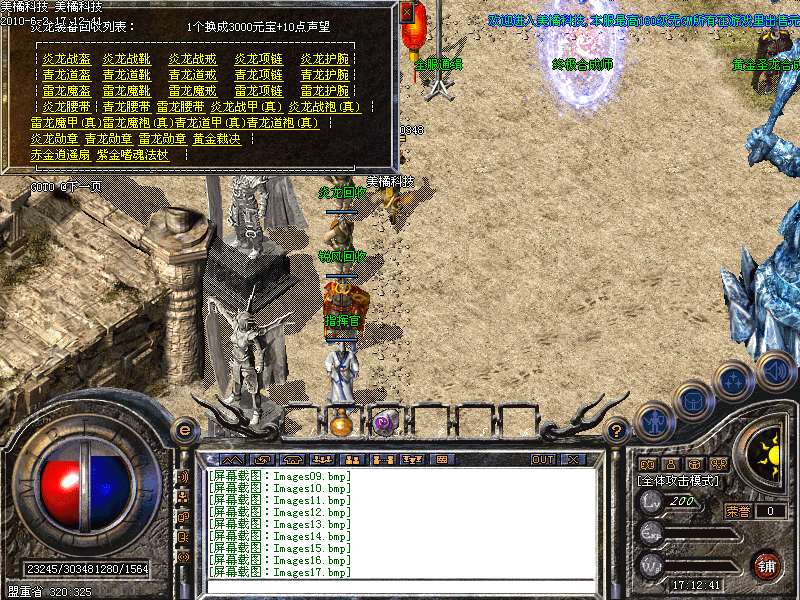Click the 赤金逍遥扇 link

point(60,155)
